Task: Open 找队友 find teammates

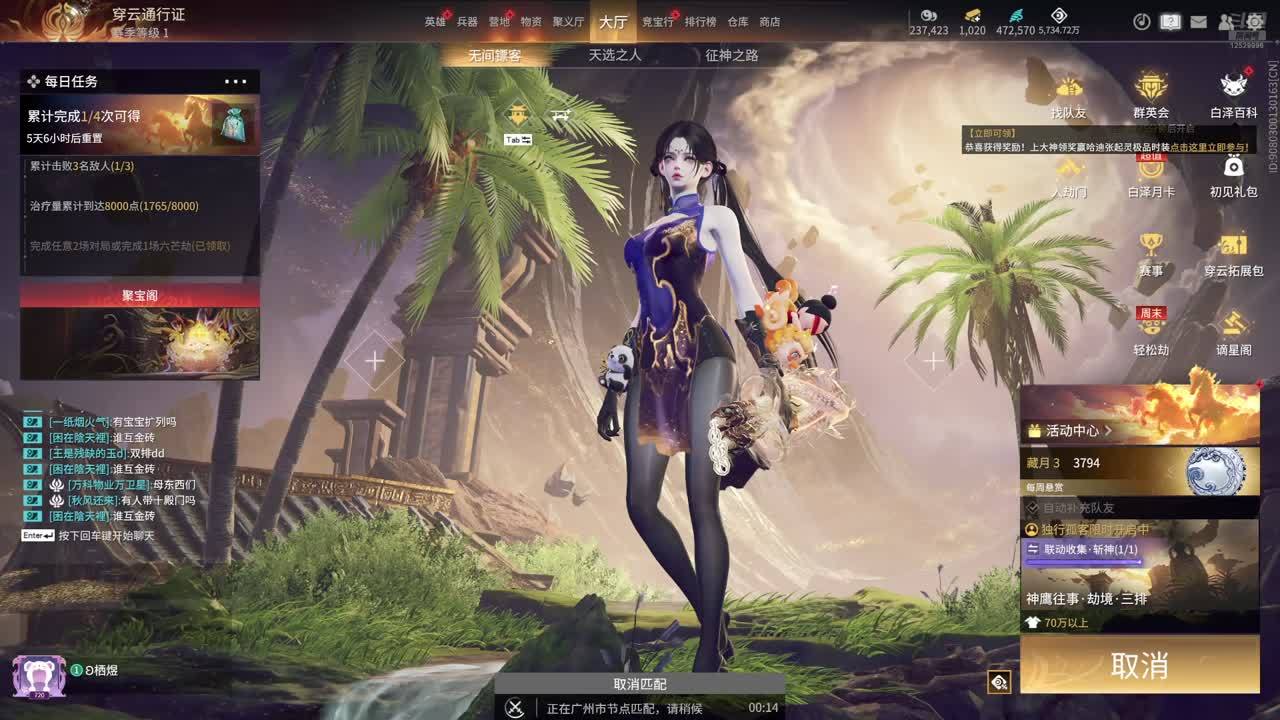Action: tap(1068, 97)
